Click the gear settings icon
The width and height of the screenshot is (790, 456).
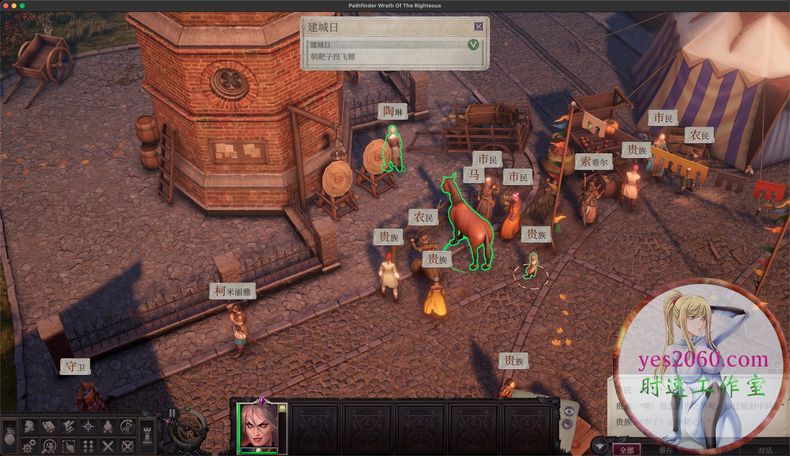30,446
